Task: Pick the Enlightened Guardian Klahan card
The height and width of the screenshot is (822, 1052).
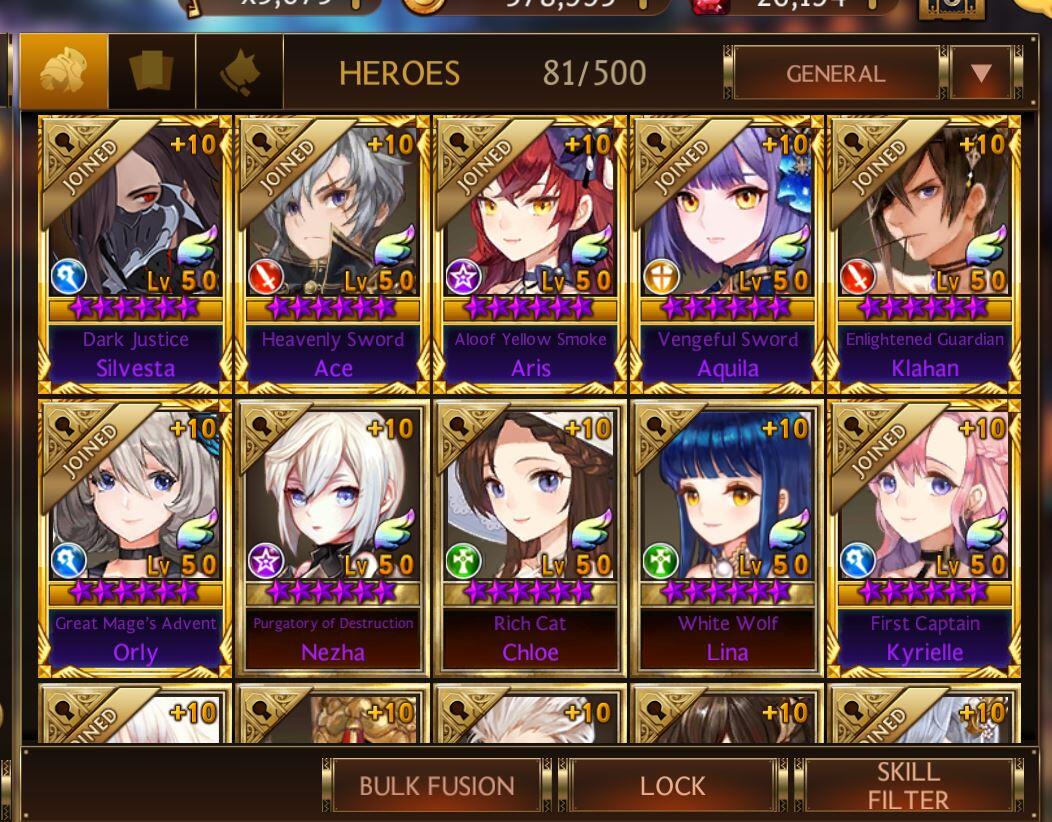Action: pyautogui.click(x=924, y=253)
